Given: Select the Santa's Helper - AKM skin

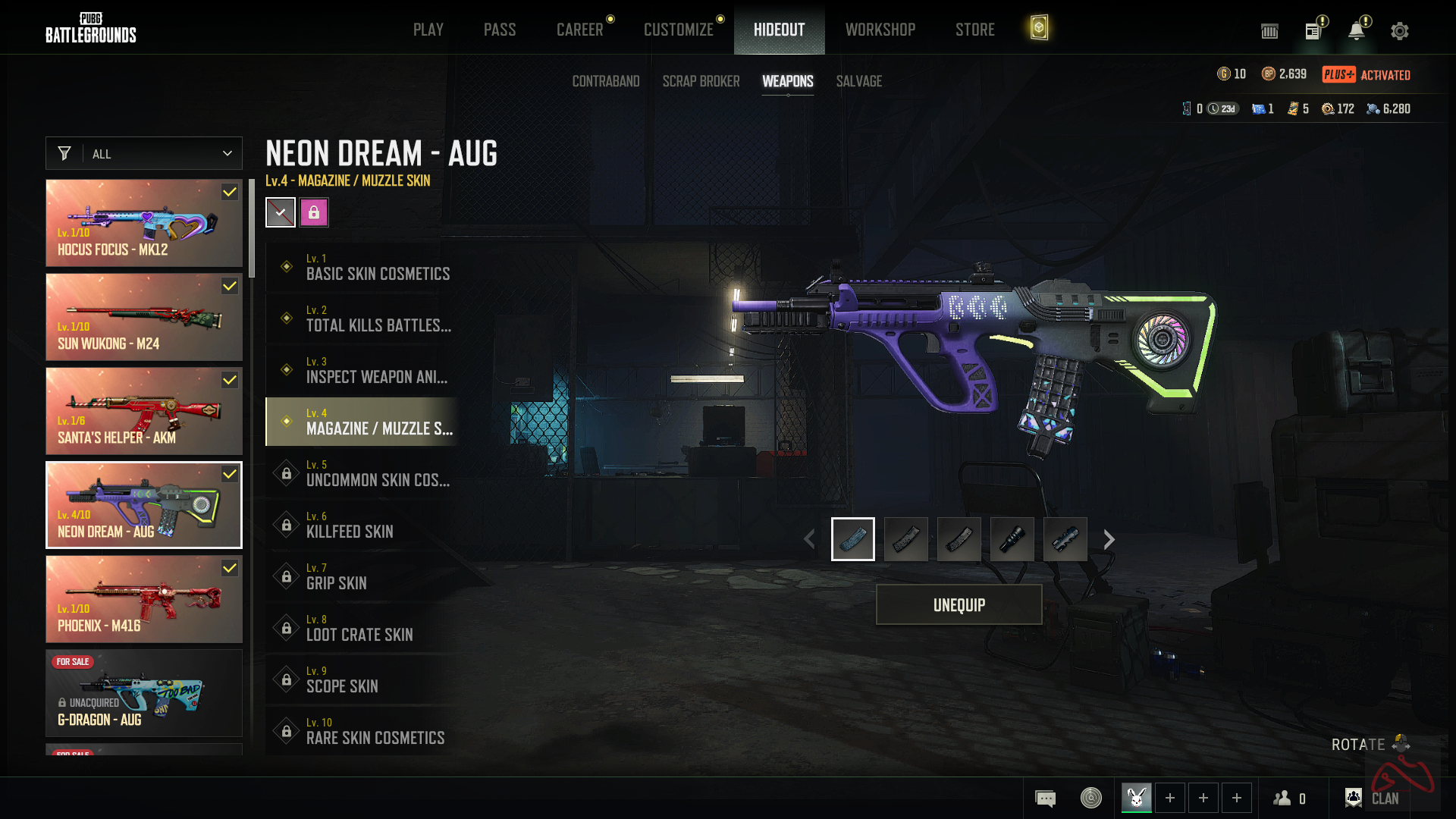Looking at the screenshot, I should pos(144,411).
